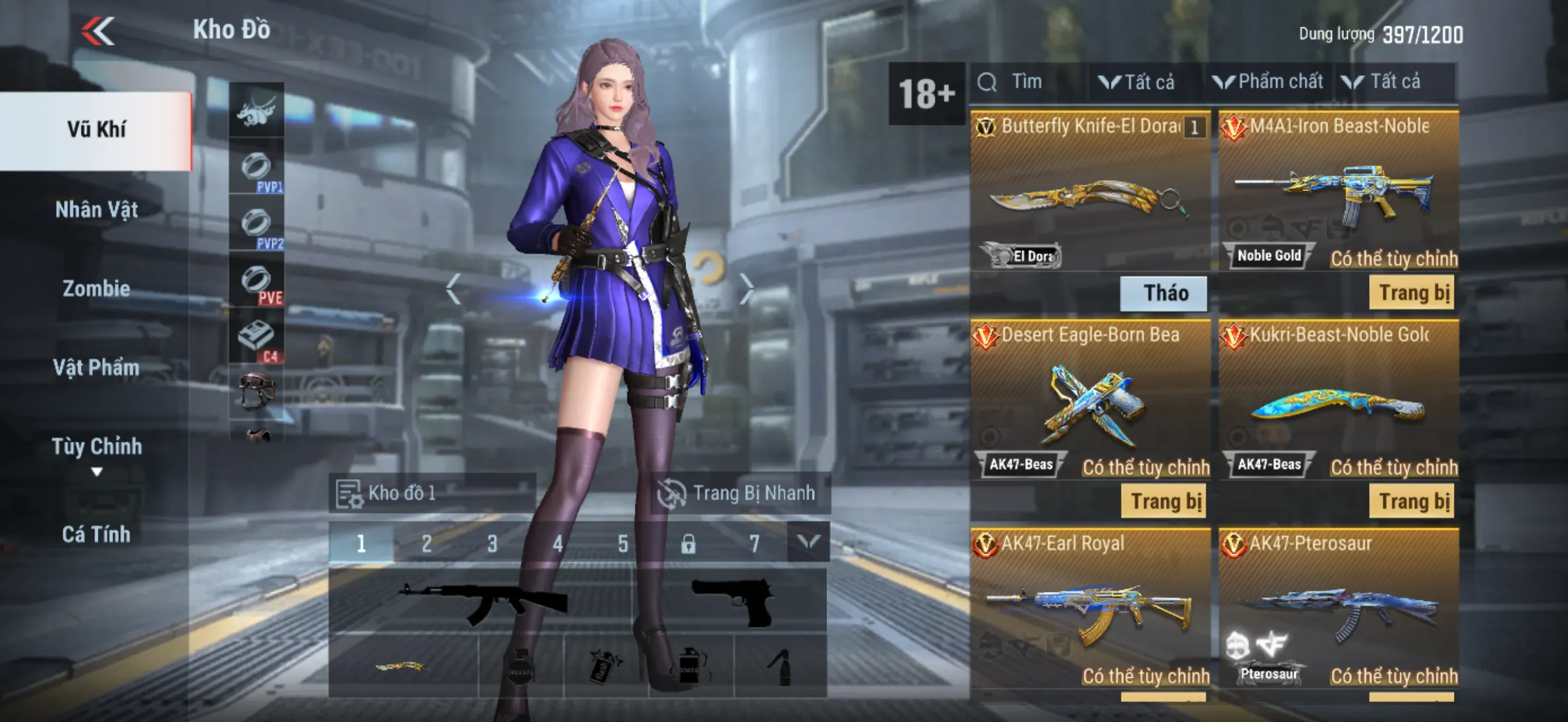
Task: Go back using the double-arrow button
Action: coord(98,31)
